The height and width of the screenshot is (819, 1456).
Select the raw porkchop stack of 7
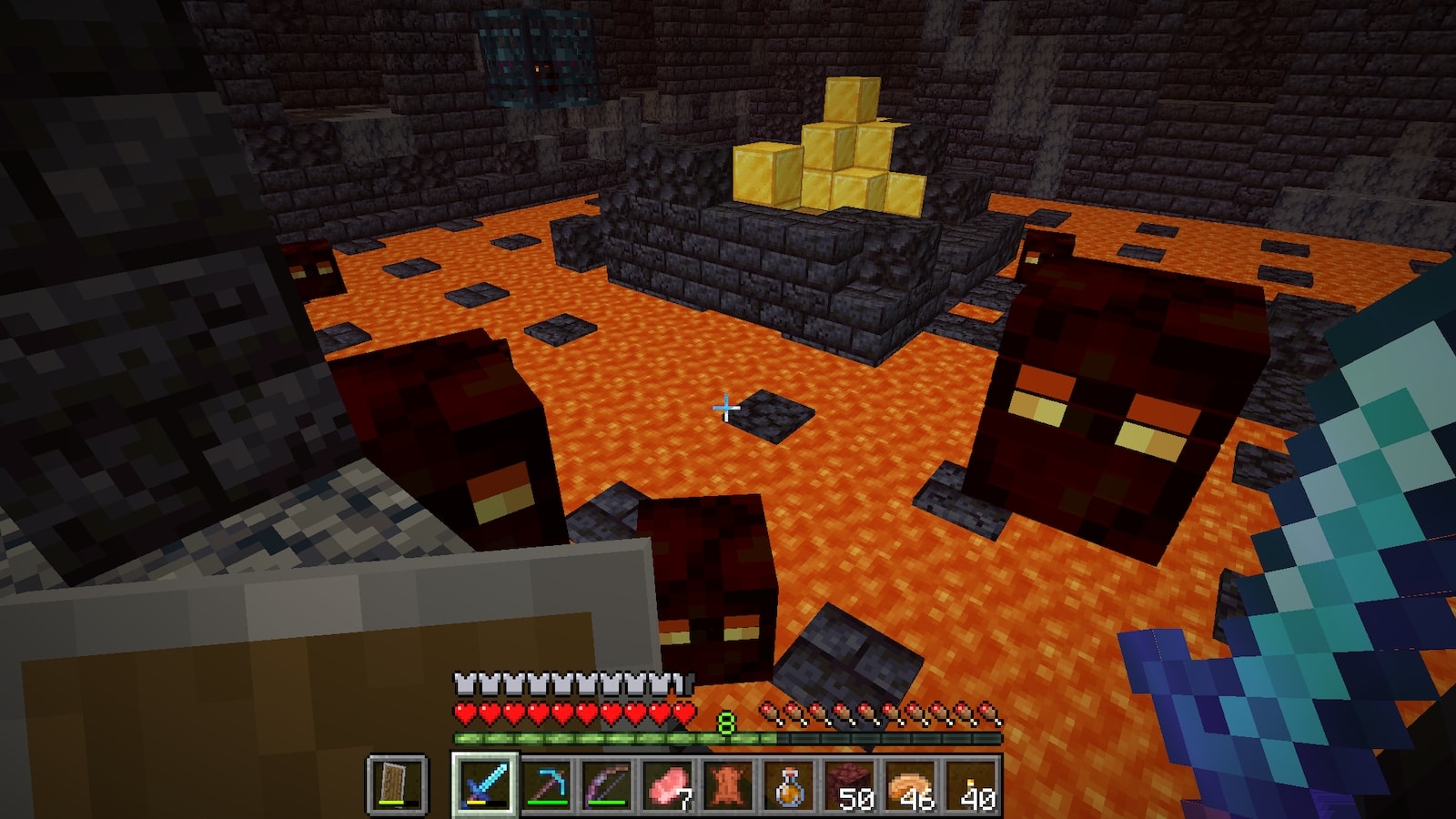[x=668, y=784]
